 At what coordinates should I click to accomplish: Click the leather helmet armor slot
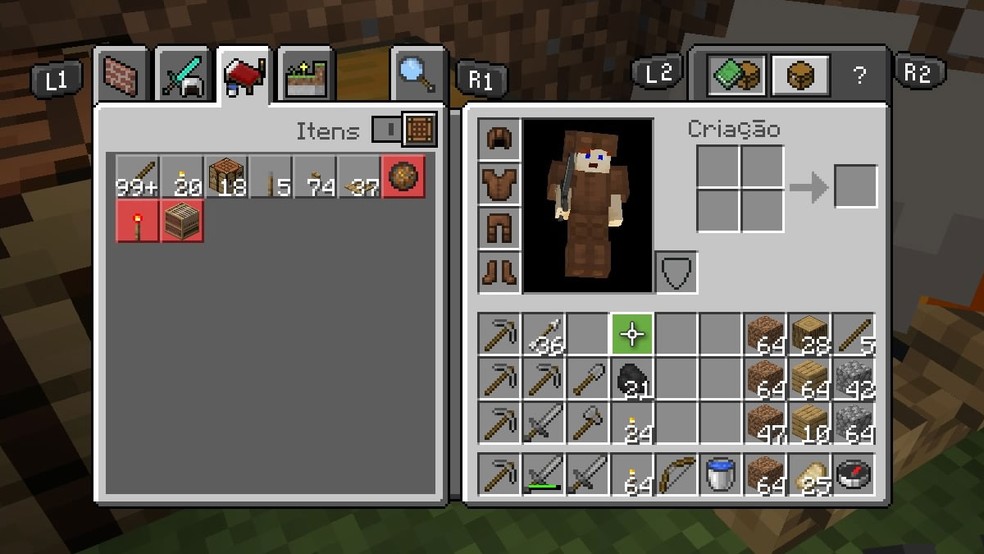click(x=499, y=139)
